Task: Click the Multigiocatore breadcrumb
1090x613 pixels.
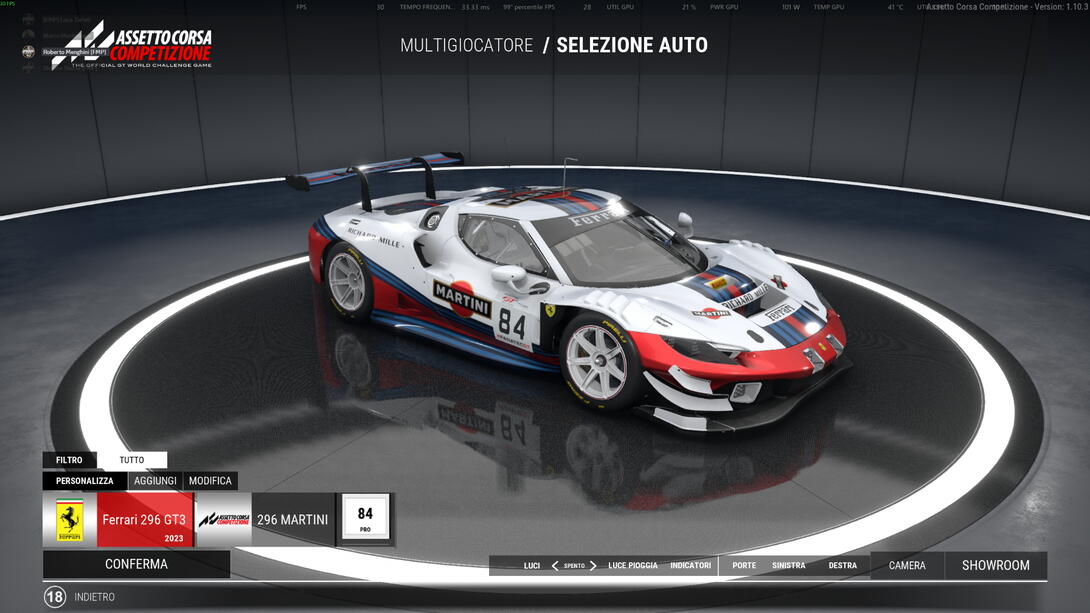Action: tap(466, 45)
